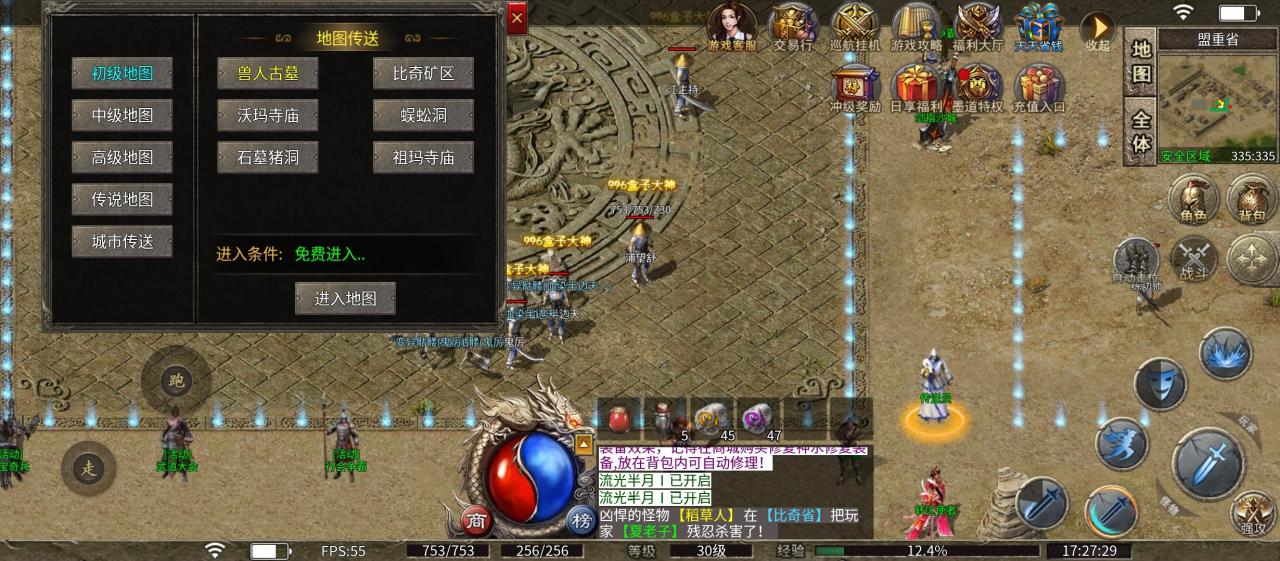
Task: Close the map teleport panel
Action: coord(517,17)
